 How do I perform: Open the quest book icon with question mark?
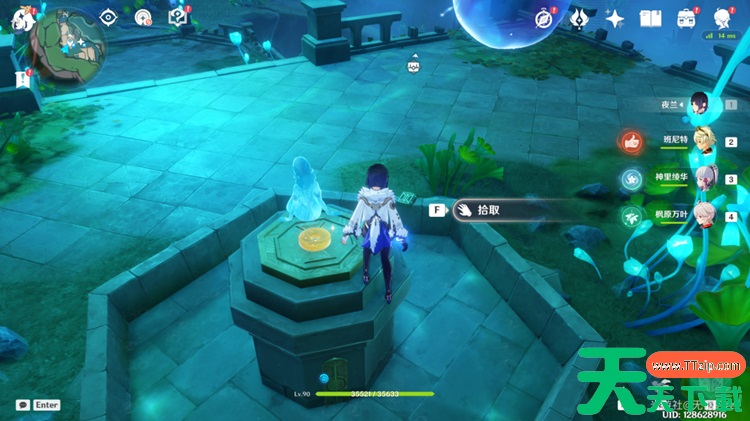pos(178,16)
